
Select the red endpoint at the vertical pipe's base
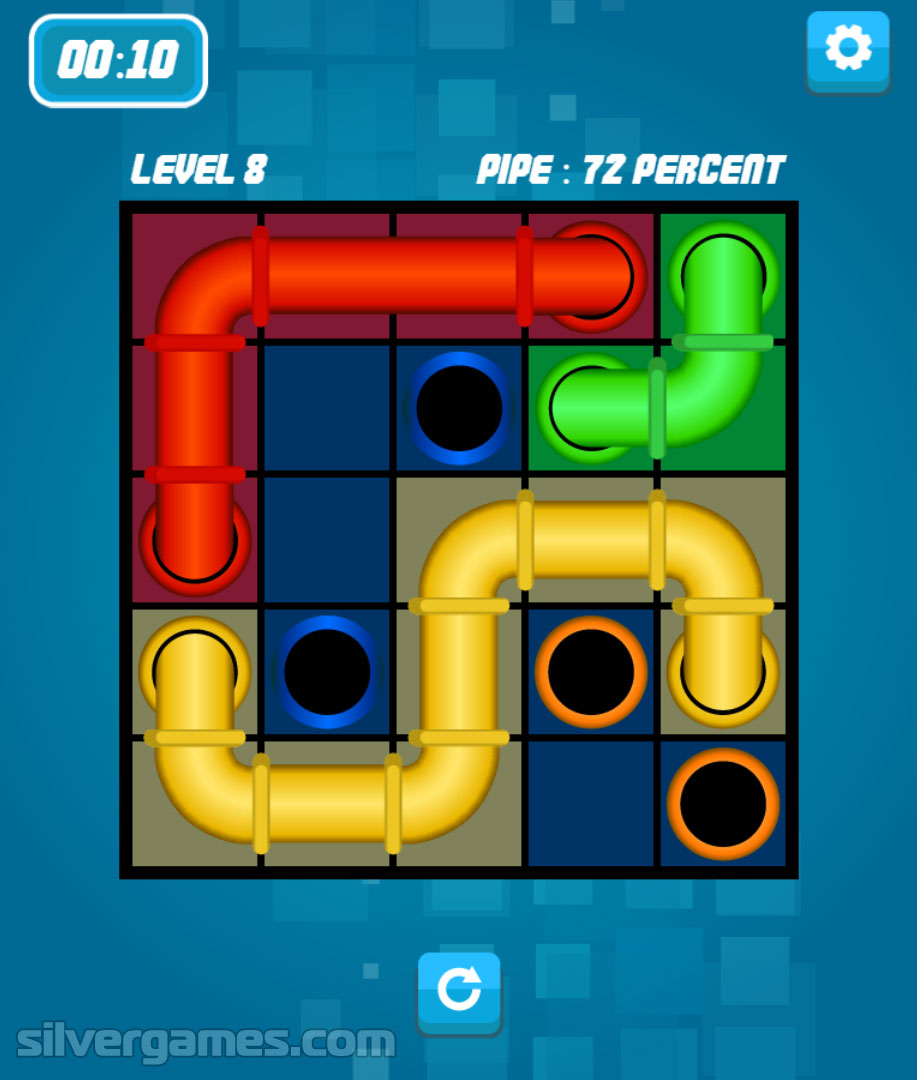(x=195, y=541)
